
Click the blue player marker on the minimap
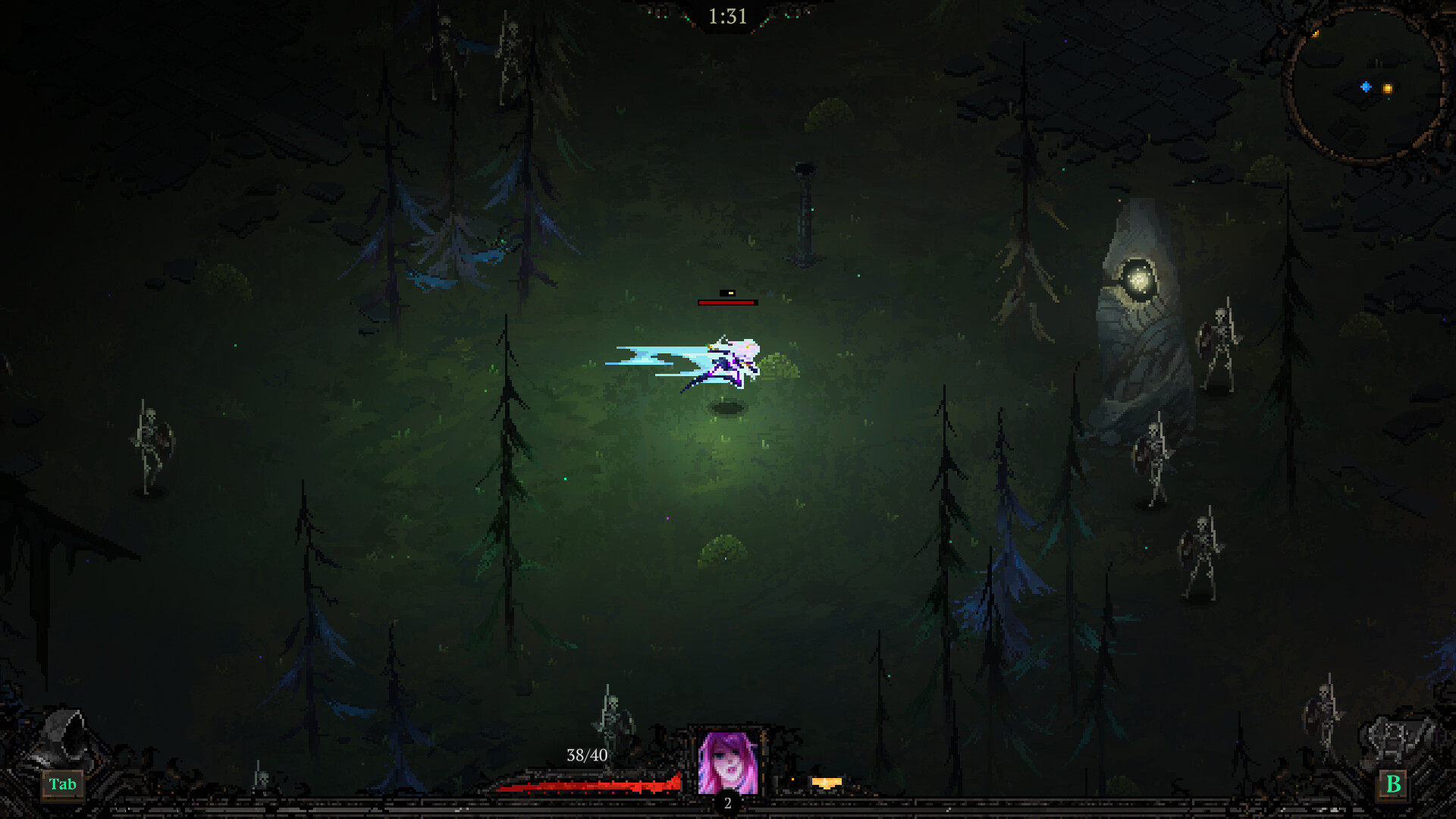(x=1366, y=87)
